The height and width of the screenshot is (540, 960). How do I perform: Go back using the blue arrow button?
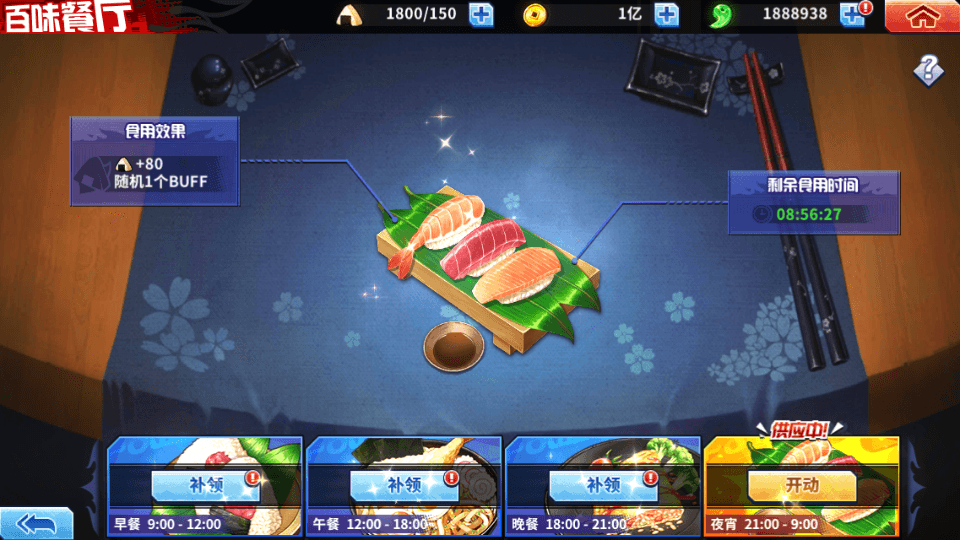click(x=37, y=523)
